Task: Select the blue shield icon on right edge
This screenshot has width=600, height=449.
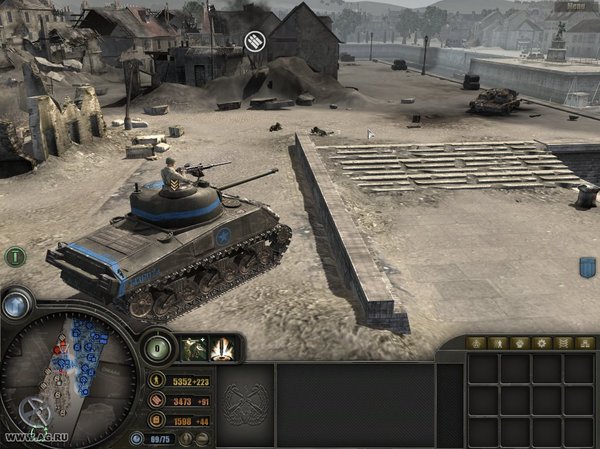Action: tap(588, 267)
